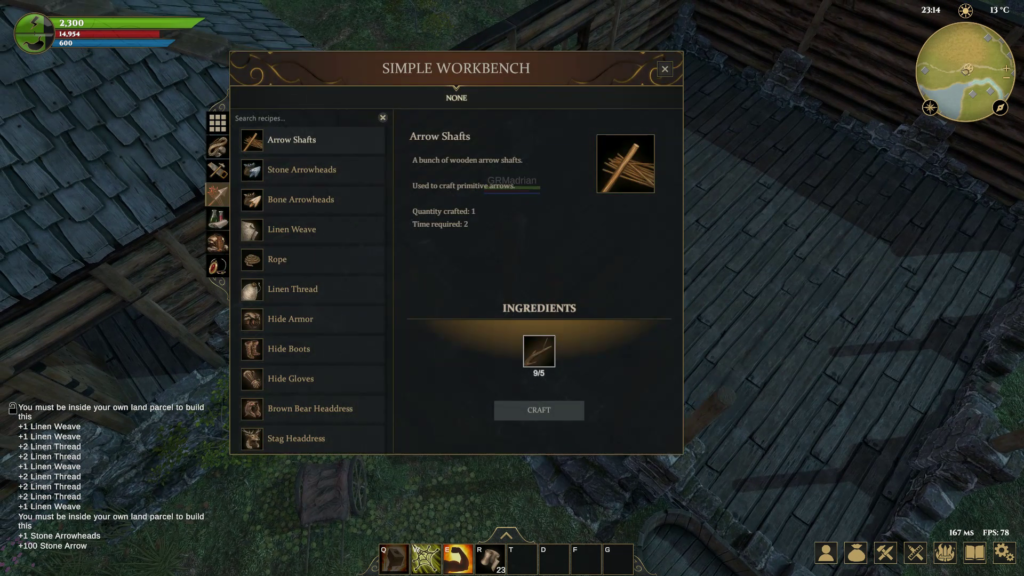1024x576 pixels.
Task: Click the Arrow Shafts ingredient slot
Action: coord(538,351)
